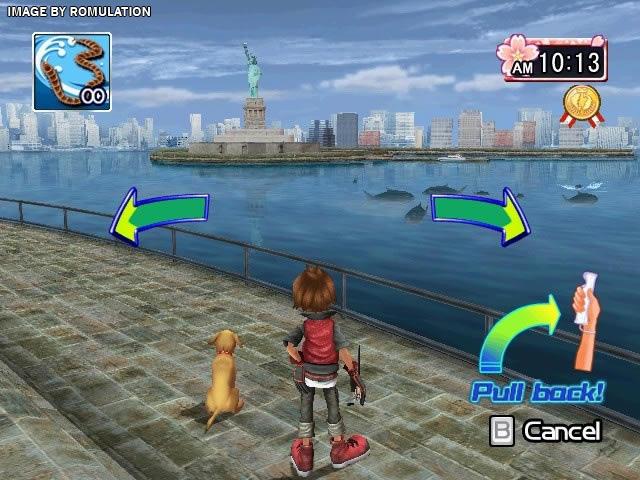The width and height of the screenshot is (640, 480).
Task: Click the green left arrow
Action: (x=158, y=214)
